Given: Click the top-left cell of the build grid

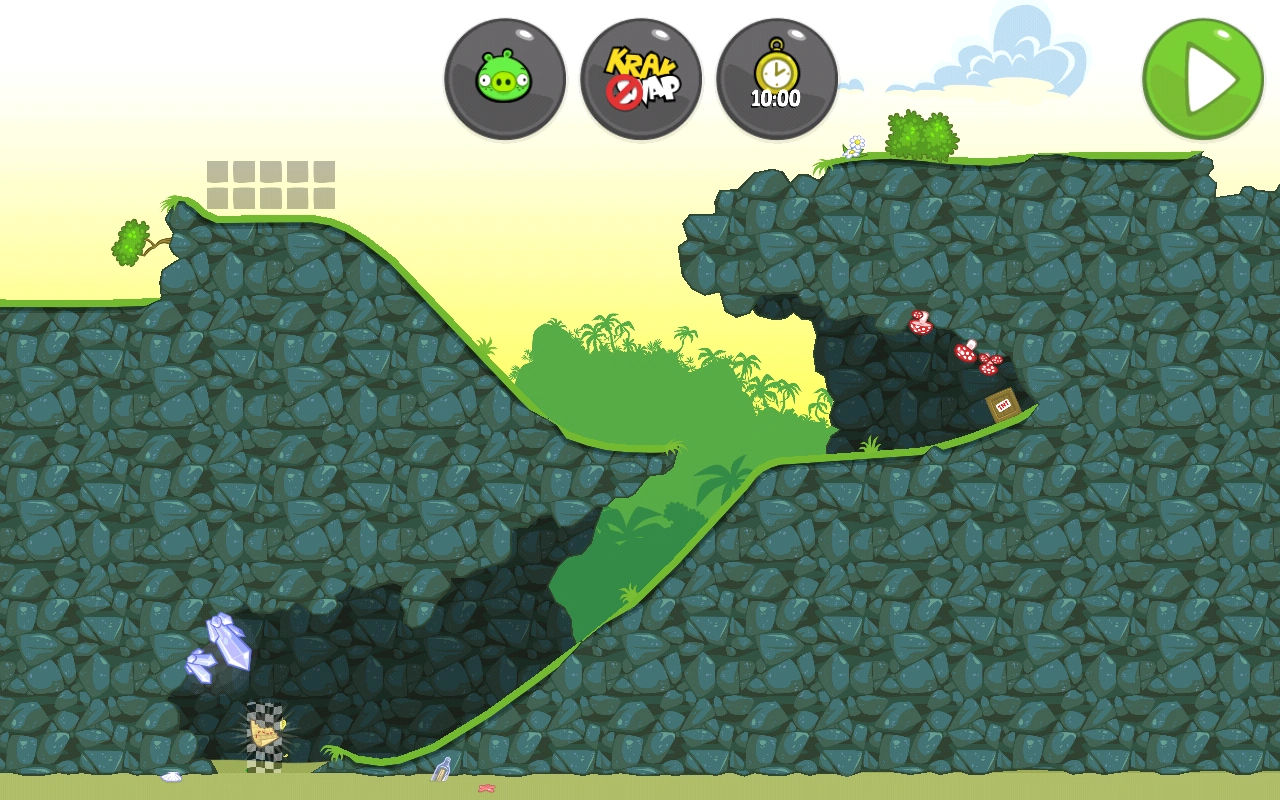Looking at the screenshot, I should point(218,172).
